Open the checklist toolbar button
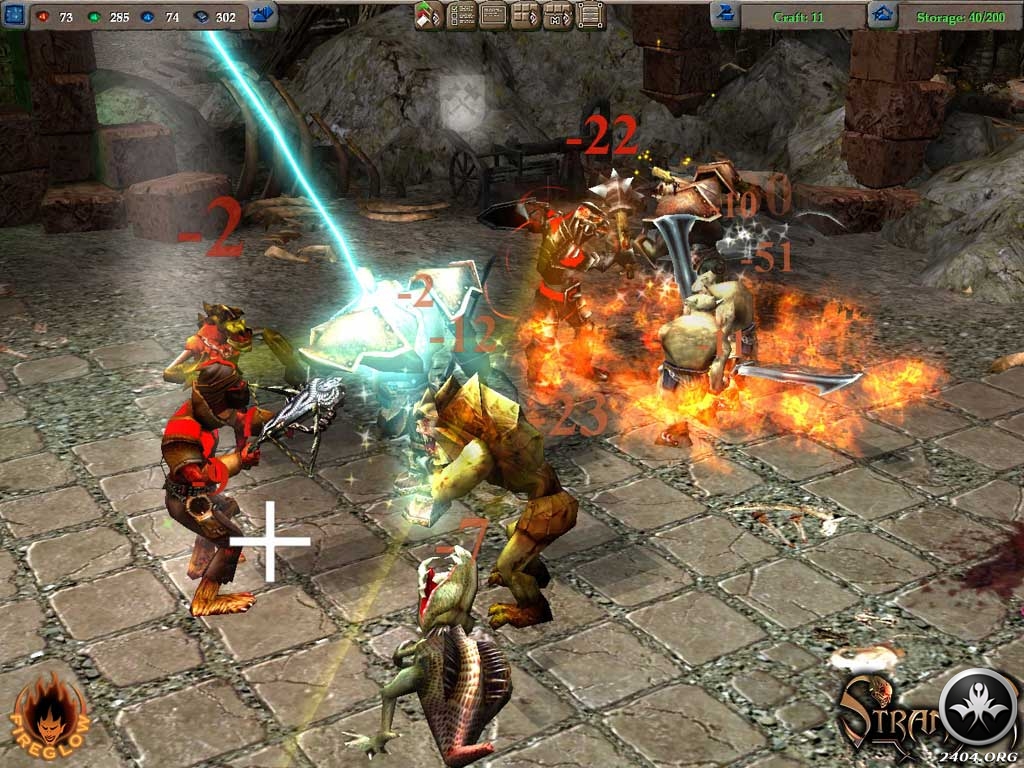The width and height of the screenshot is (1024, 768). pyautogui.click(x=462, y=15)
